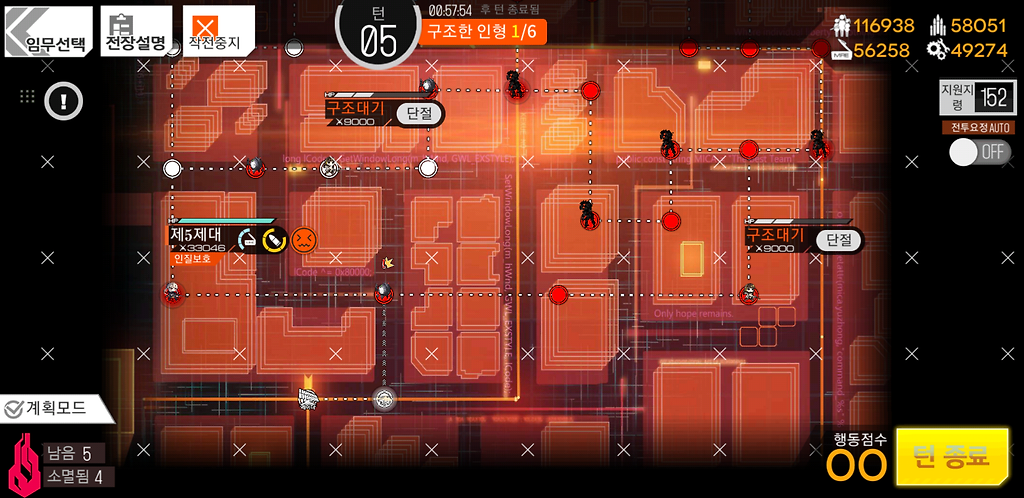This screenshot has height=498, width=1024.
Task: Click the exclamation mark info icon
Action: 64,101
